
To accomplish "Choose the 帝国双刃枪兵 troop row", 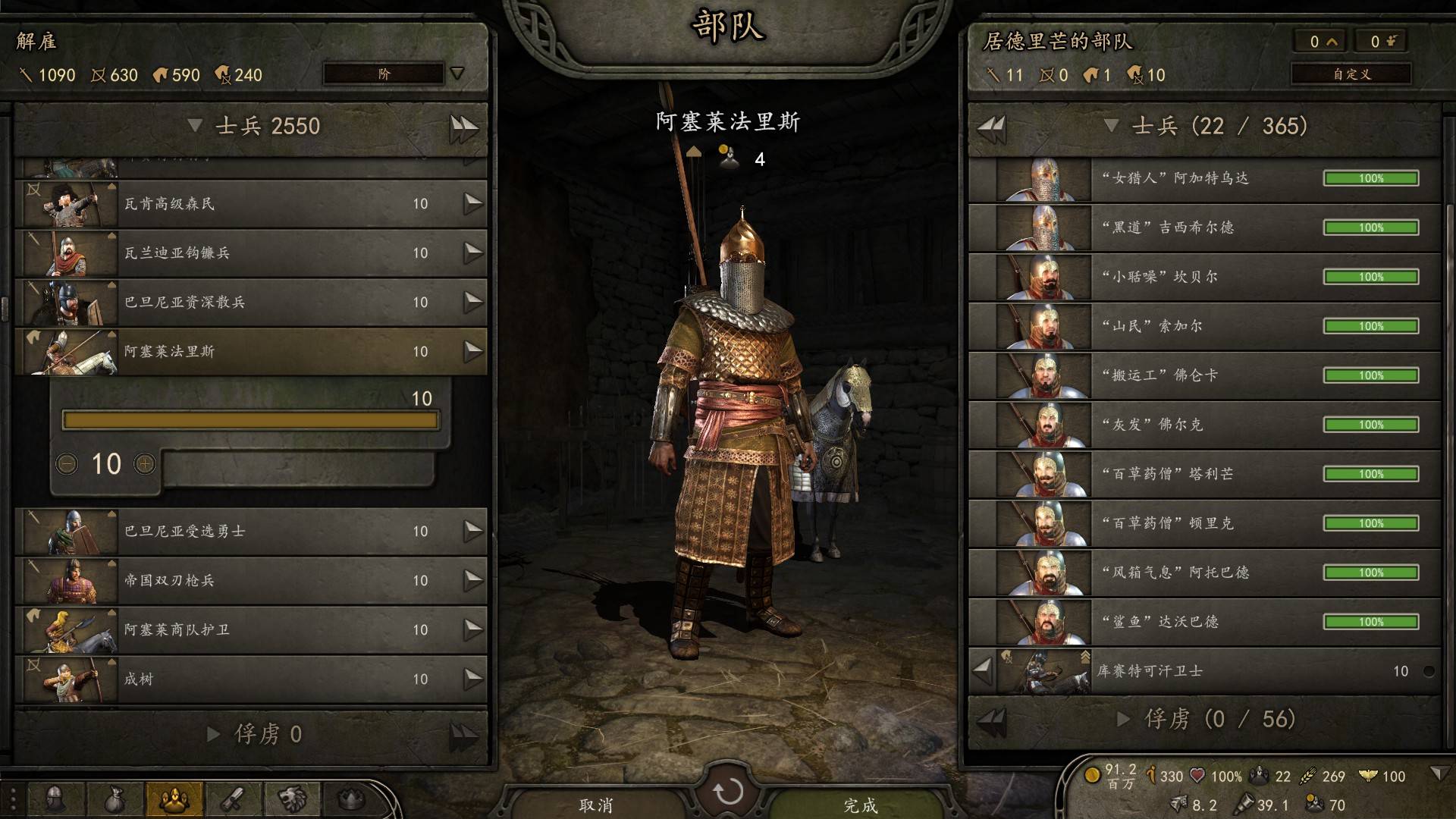I will [250, 580].
